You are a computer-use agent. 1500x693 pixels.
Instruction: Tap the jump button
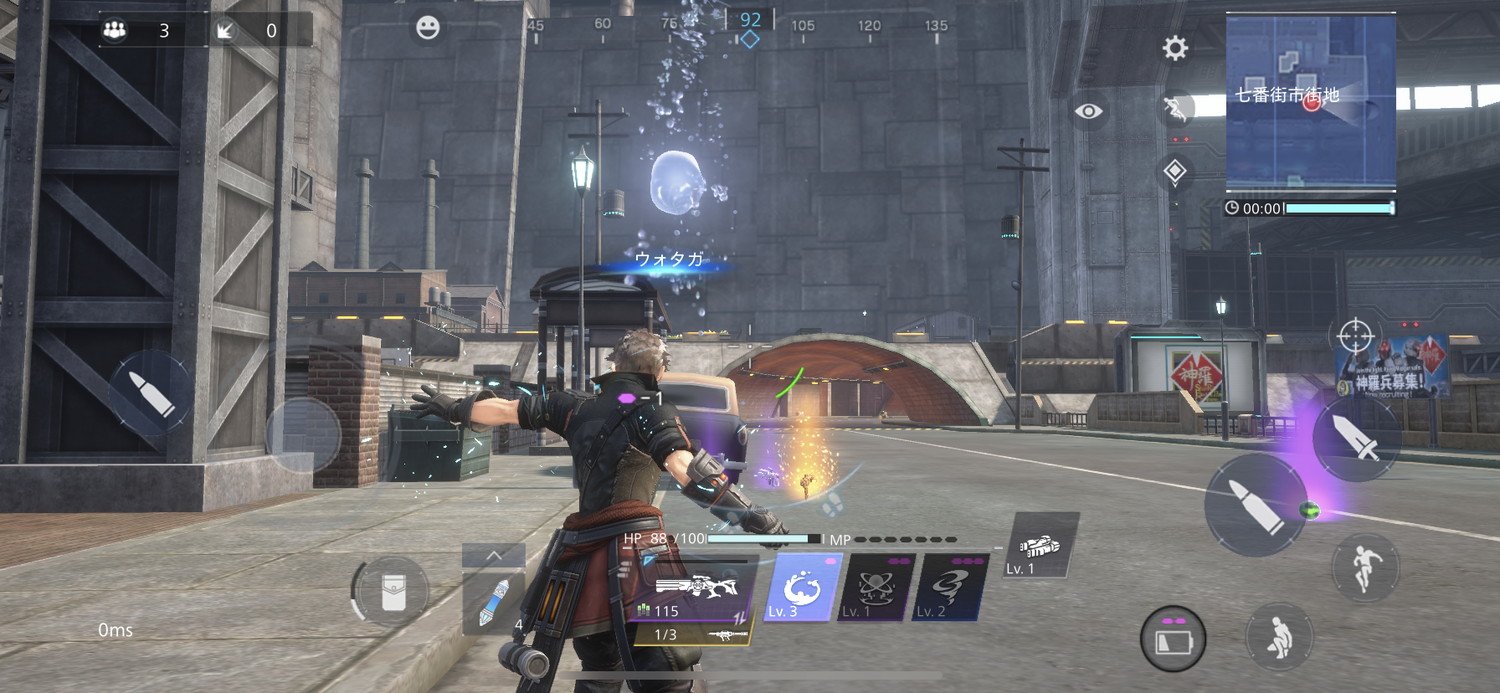tap(1365, 567)
